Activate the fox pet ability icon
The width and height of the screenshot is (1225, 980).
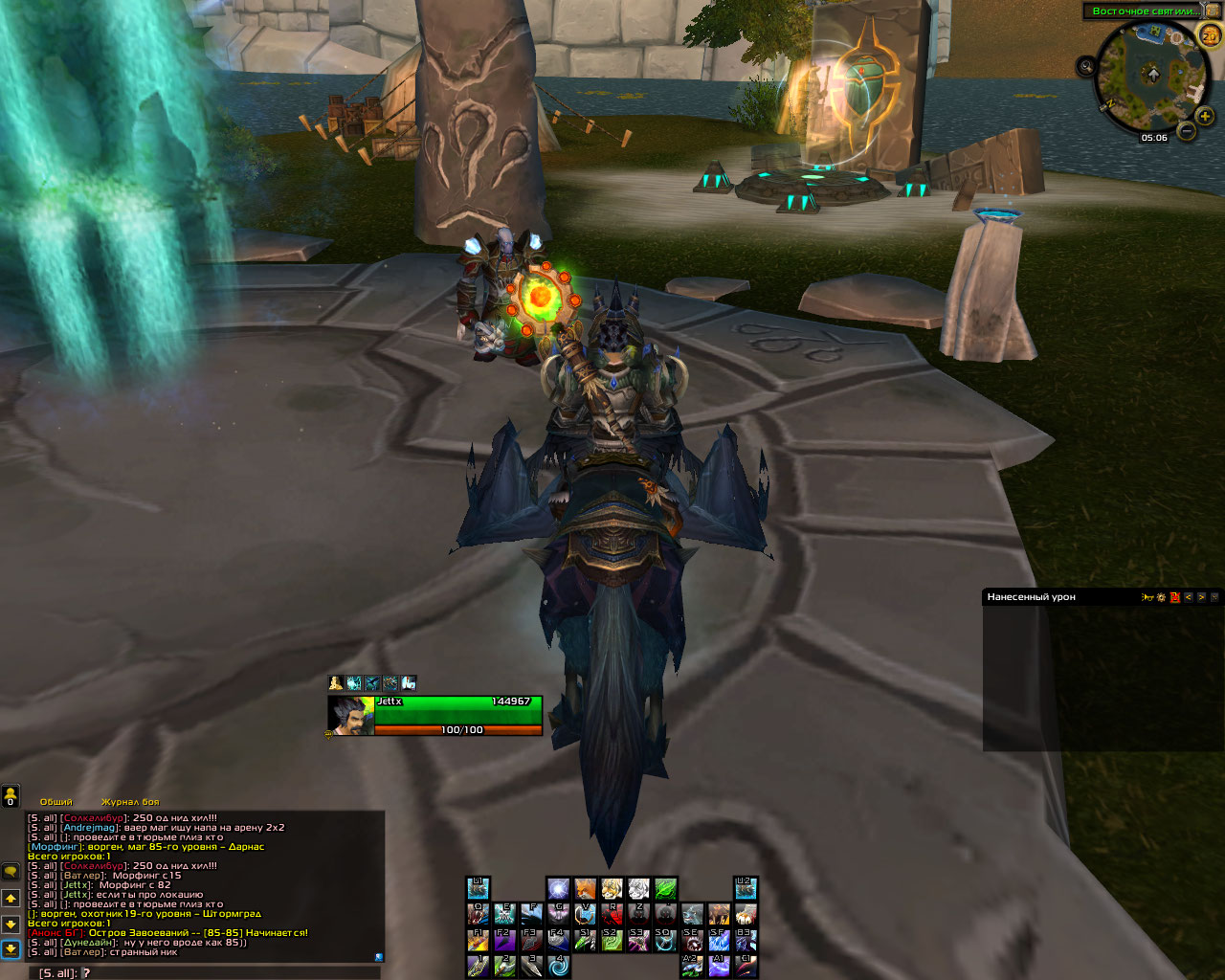click(585, 889)
